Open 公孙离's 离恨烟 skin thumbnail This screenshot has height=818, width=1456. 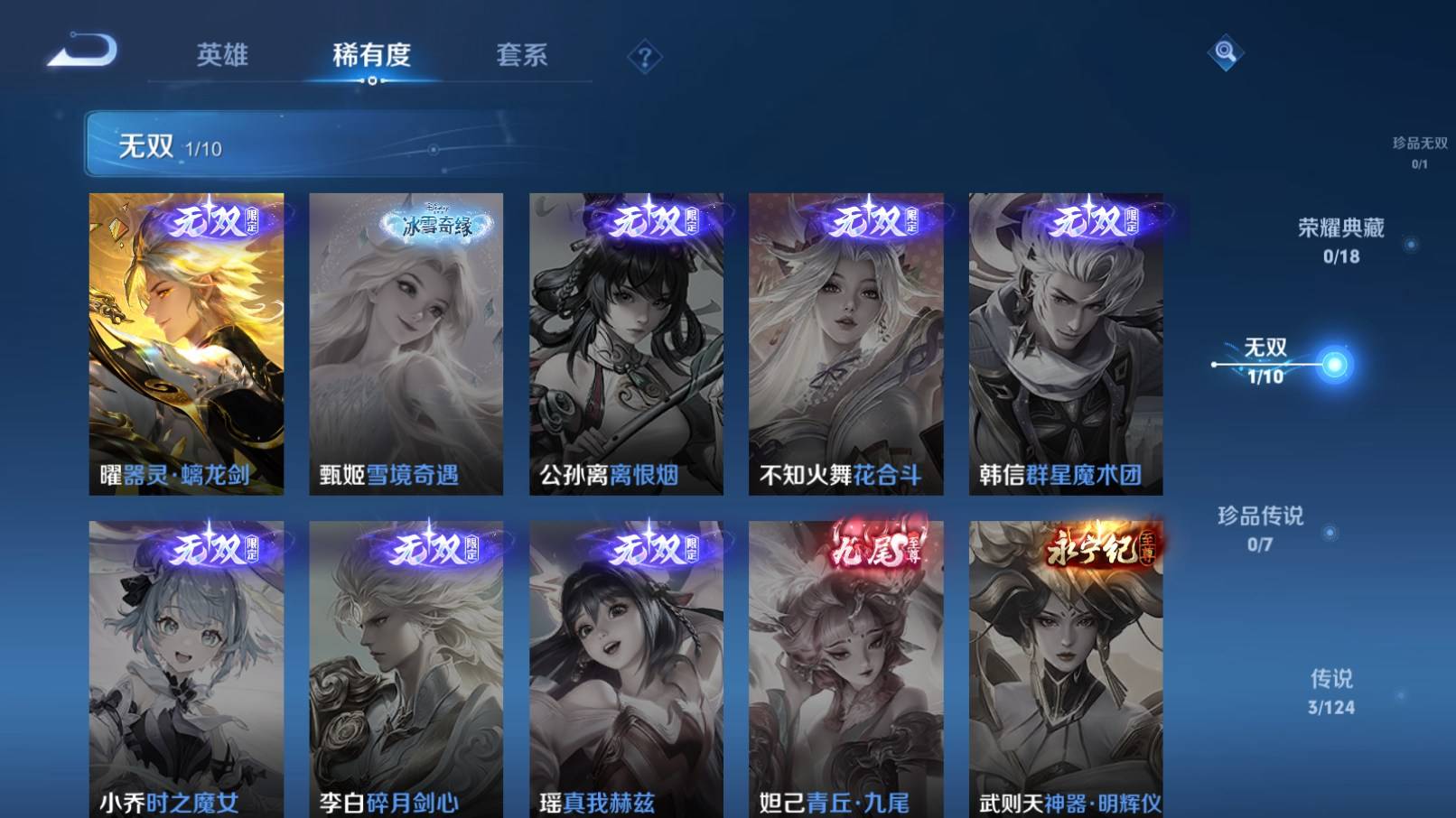tap(625, 343)
